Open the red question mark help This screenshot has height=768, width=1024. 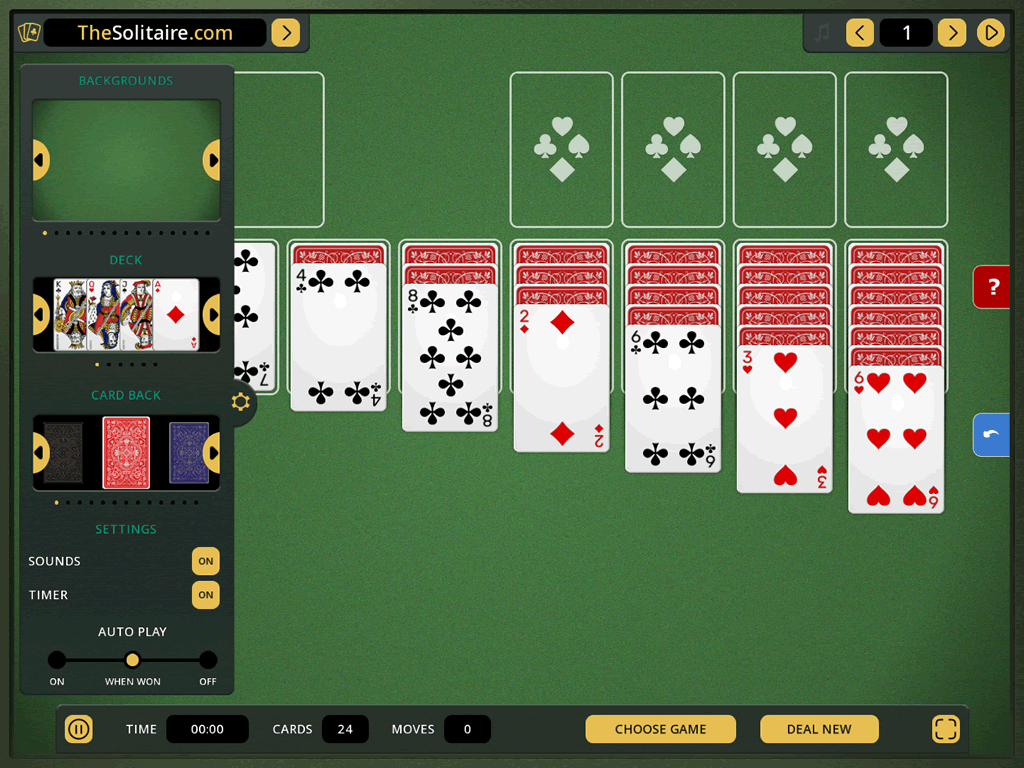click(993, 287)
